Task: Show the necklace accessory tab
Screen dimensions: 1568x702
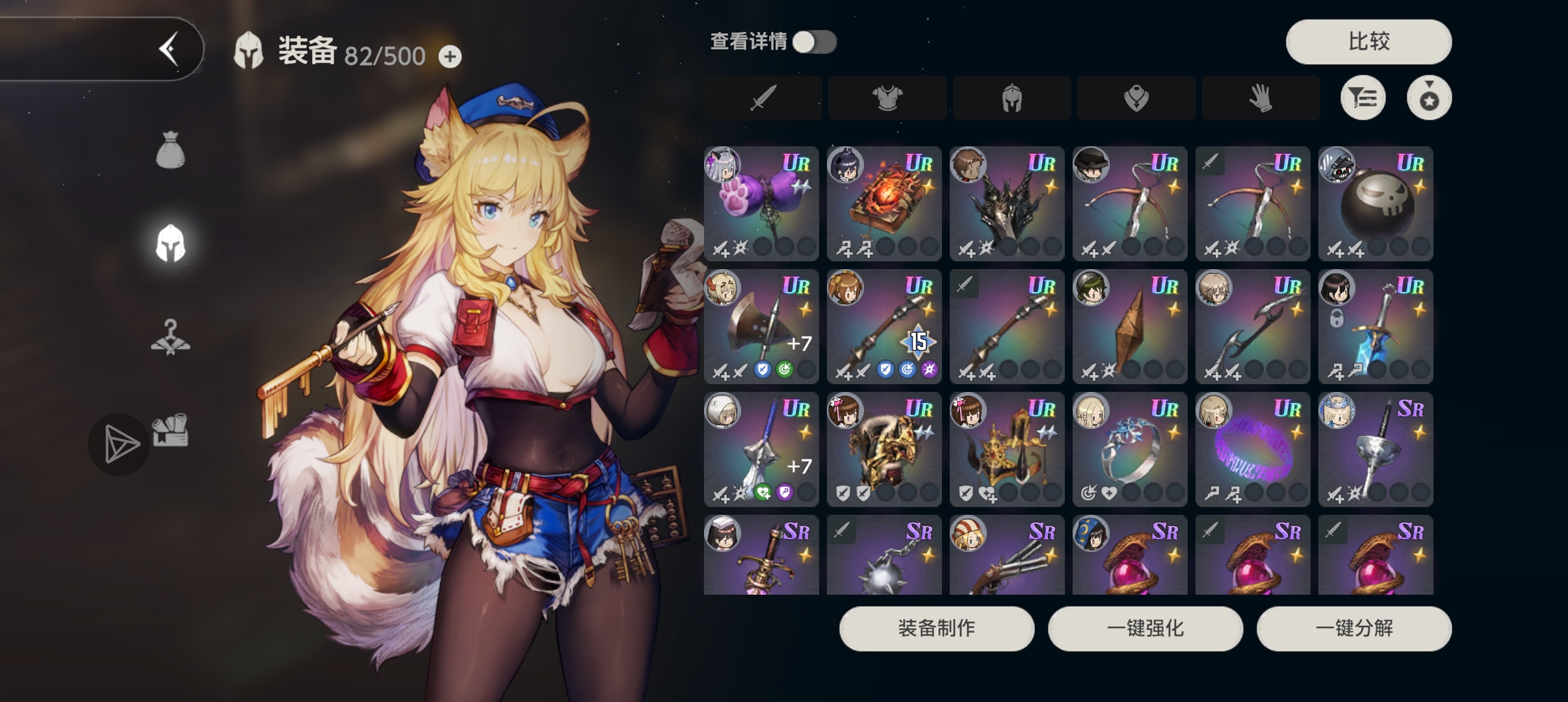Action: click(x=1136, y=98)
